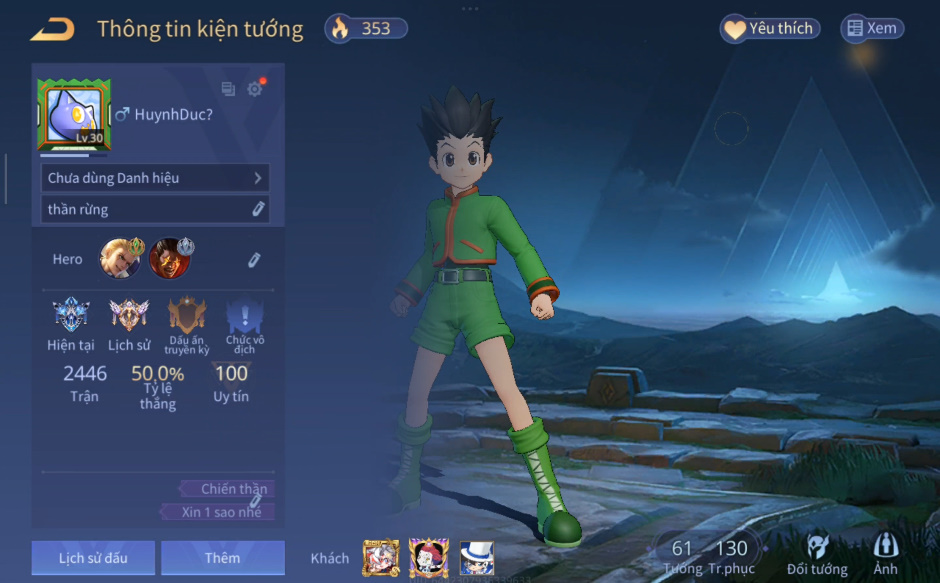Tap the Yêu thích heart button

pyautogui.click(x=770, y=29)
